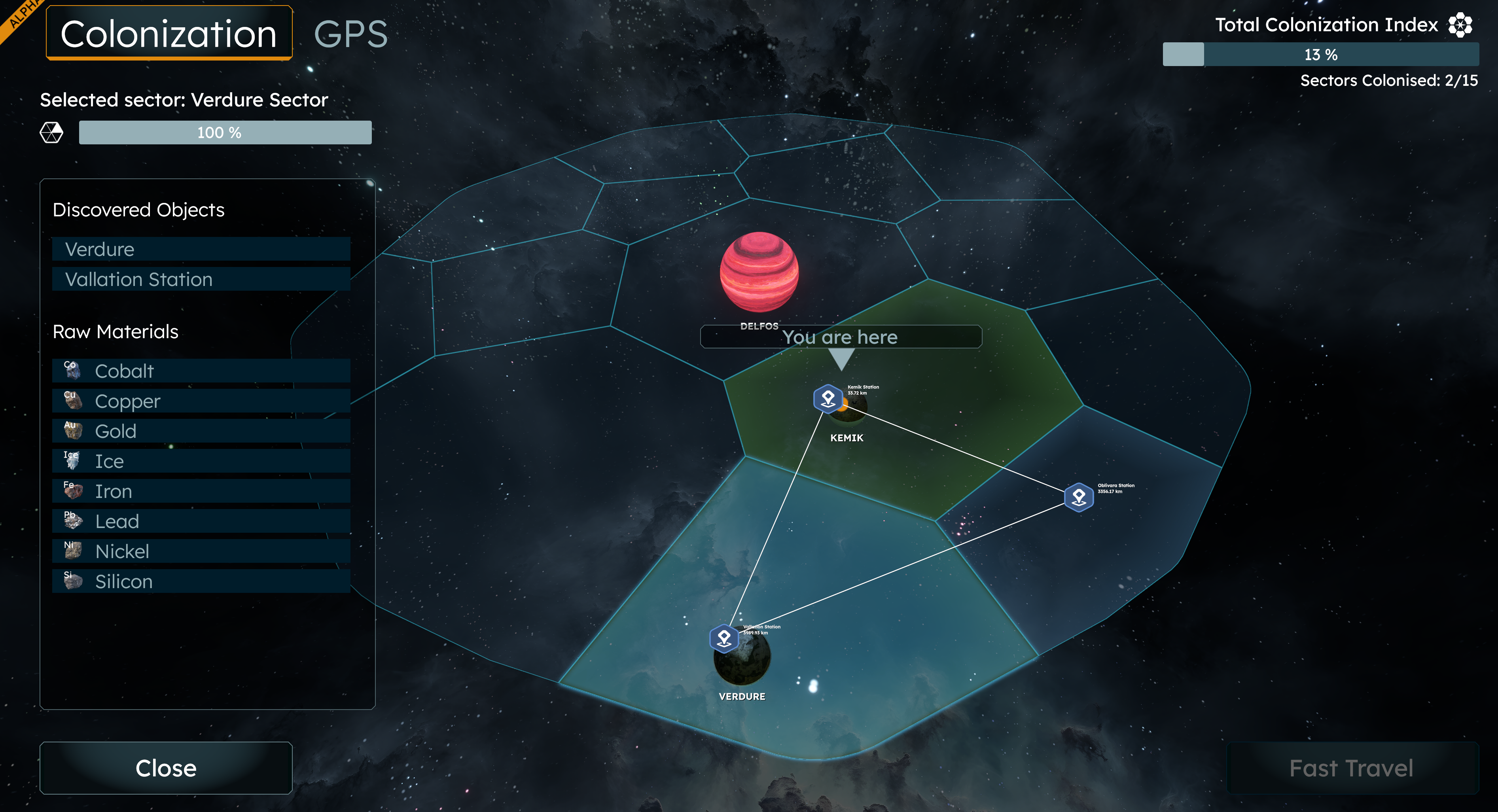
Task: Click the Kemik Station map marker
Action: click(828, 398)
